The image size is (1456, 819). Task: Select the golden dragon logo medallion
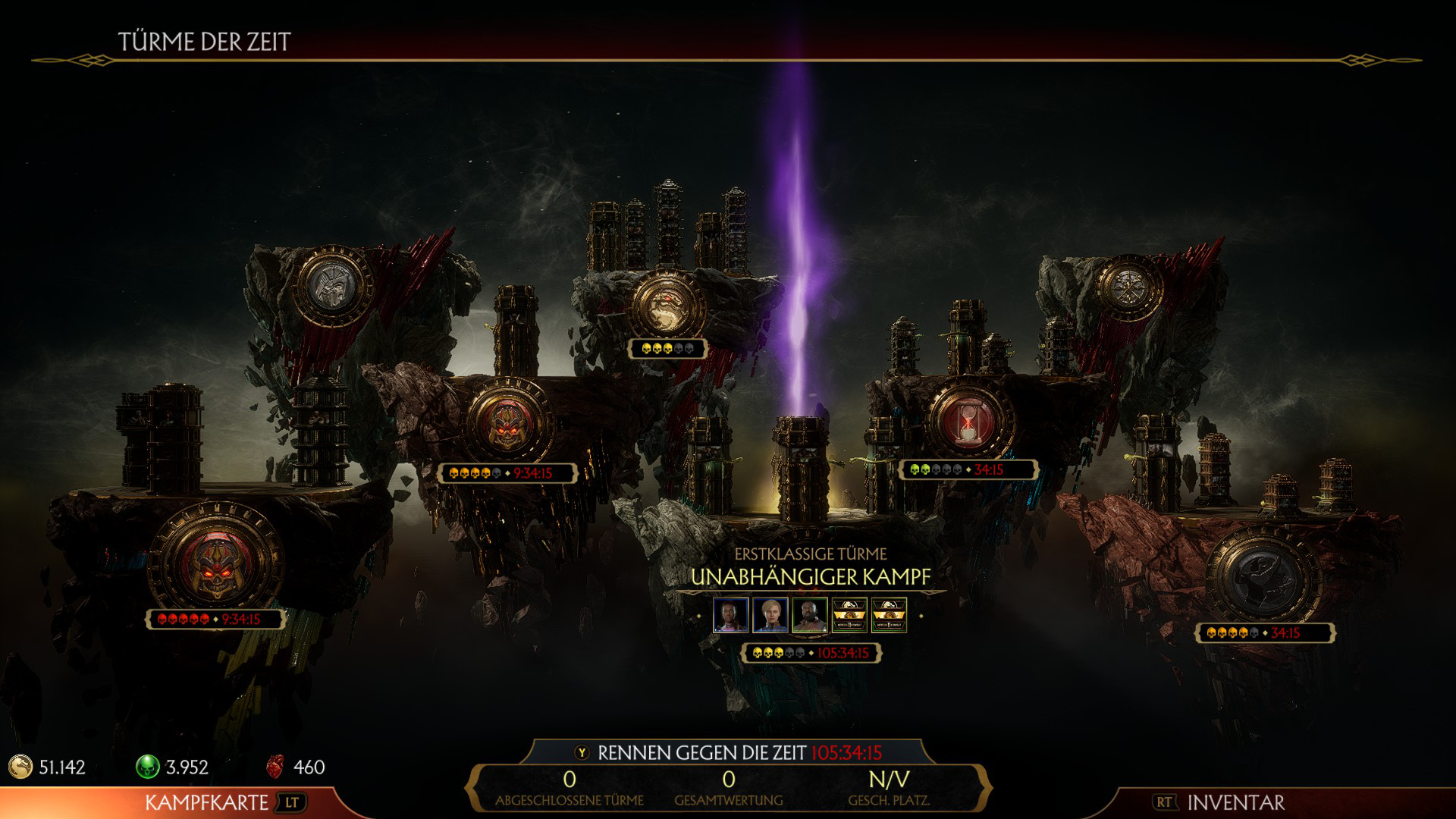(667, 306)
